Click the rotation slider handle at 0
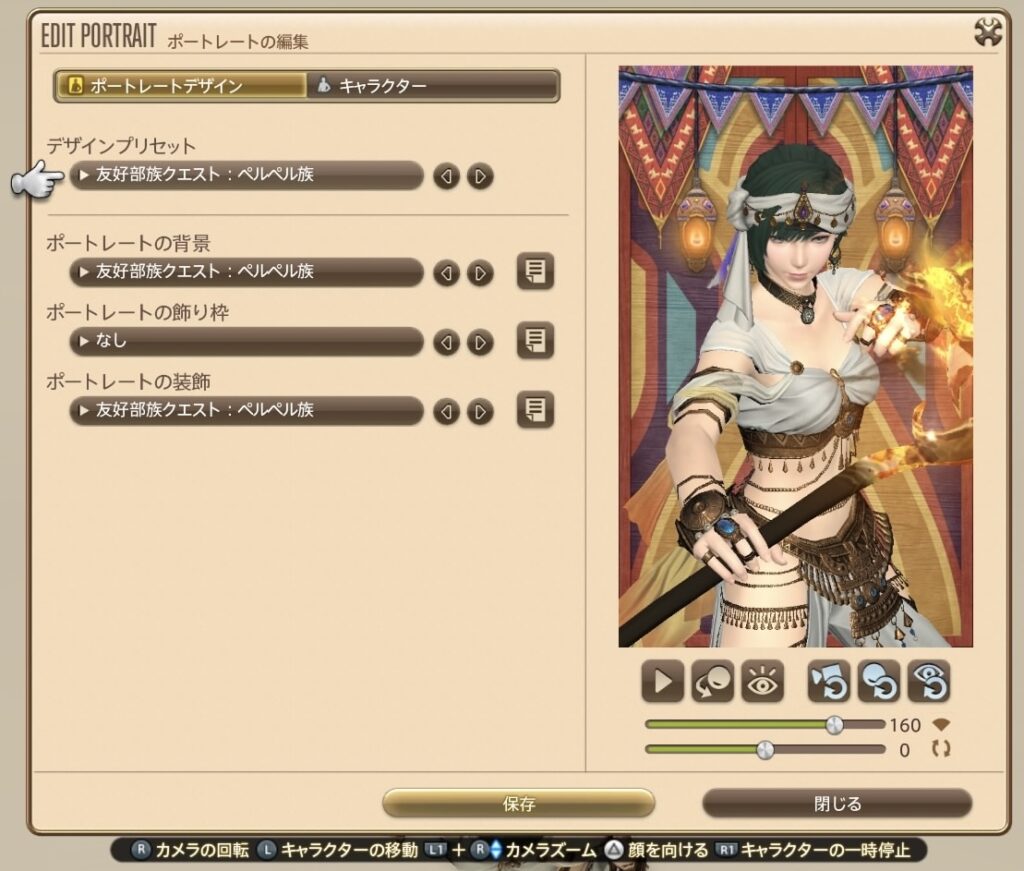Screen dimensions: 1024x871 (x=765, y=749)
